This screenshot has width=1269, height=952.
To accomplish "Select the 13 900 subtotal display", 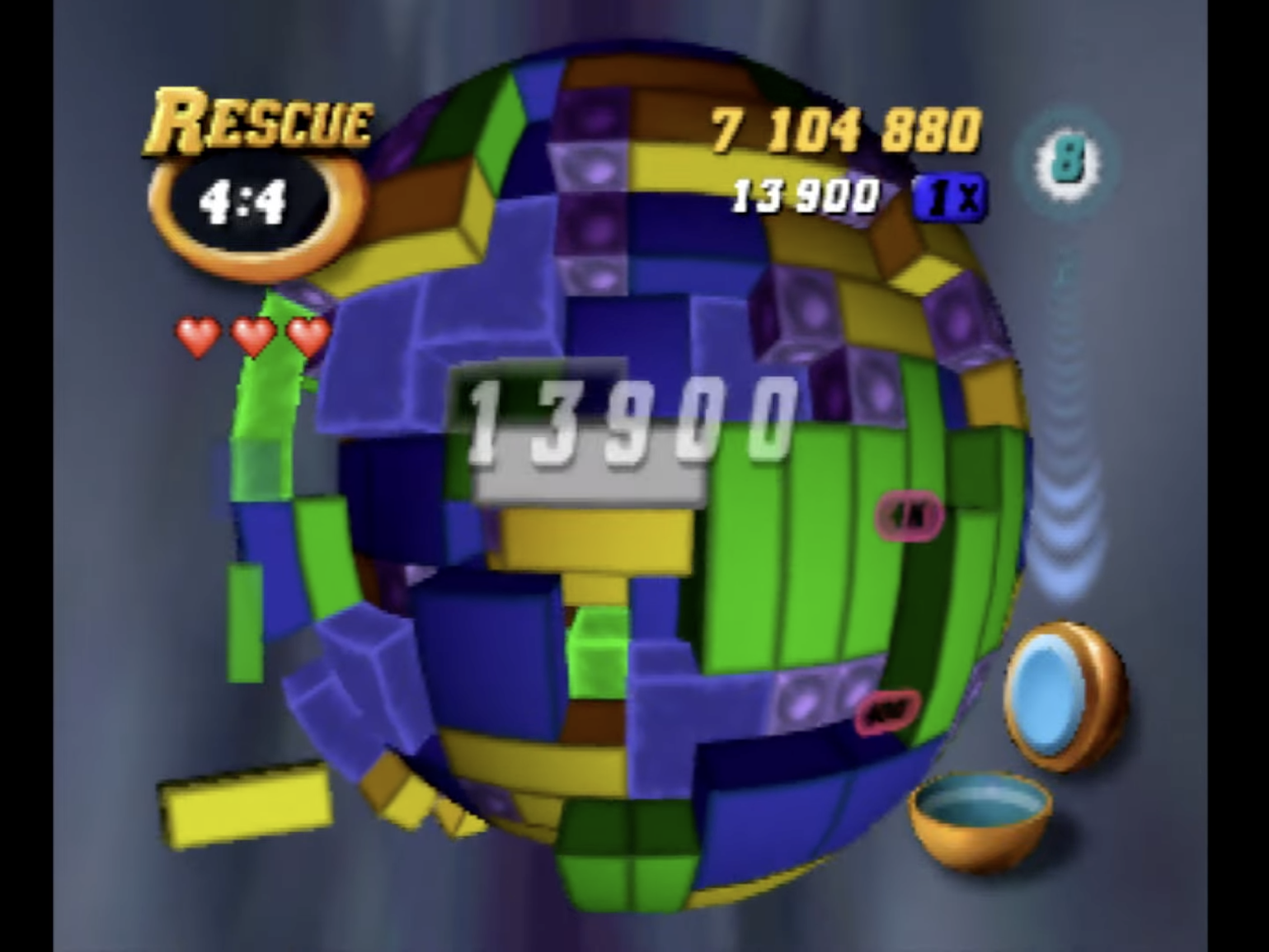I will point(808,194).
